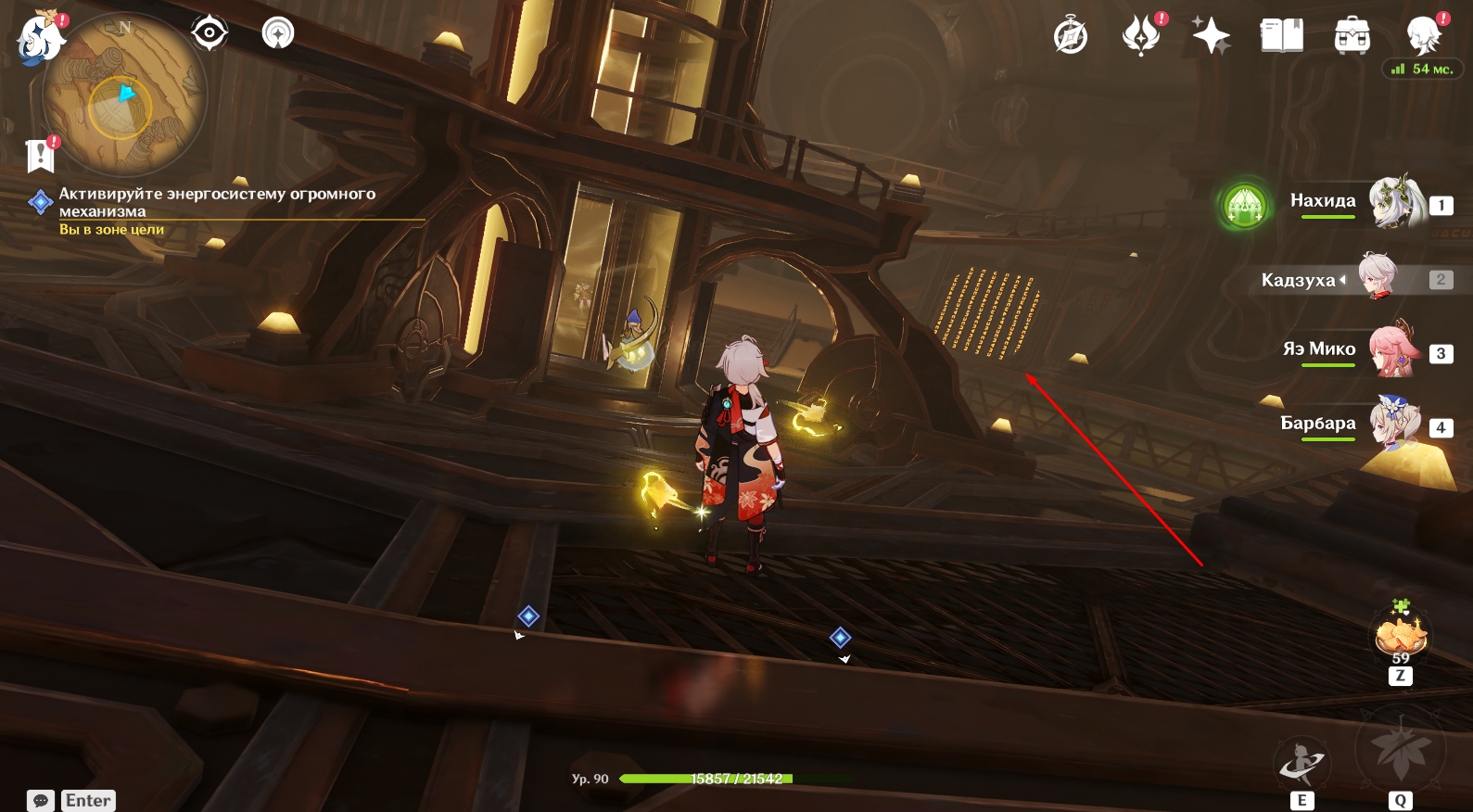Image resolution: width=1473 pixels, height=812 pixels.
Task: Select the tracked quest objective text
Action: (x=217, y=202)
